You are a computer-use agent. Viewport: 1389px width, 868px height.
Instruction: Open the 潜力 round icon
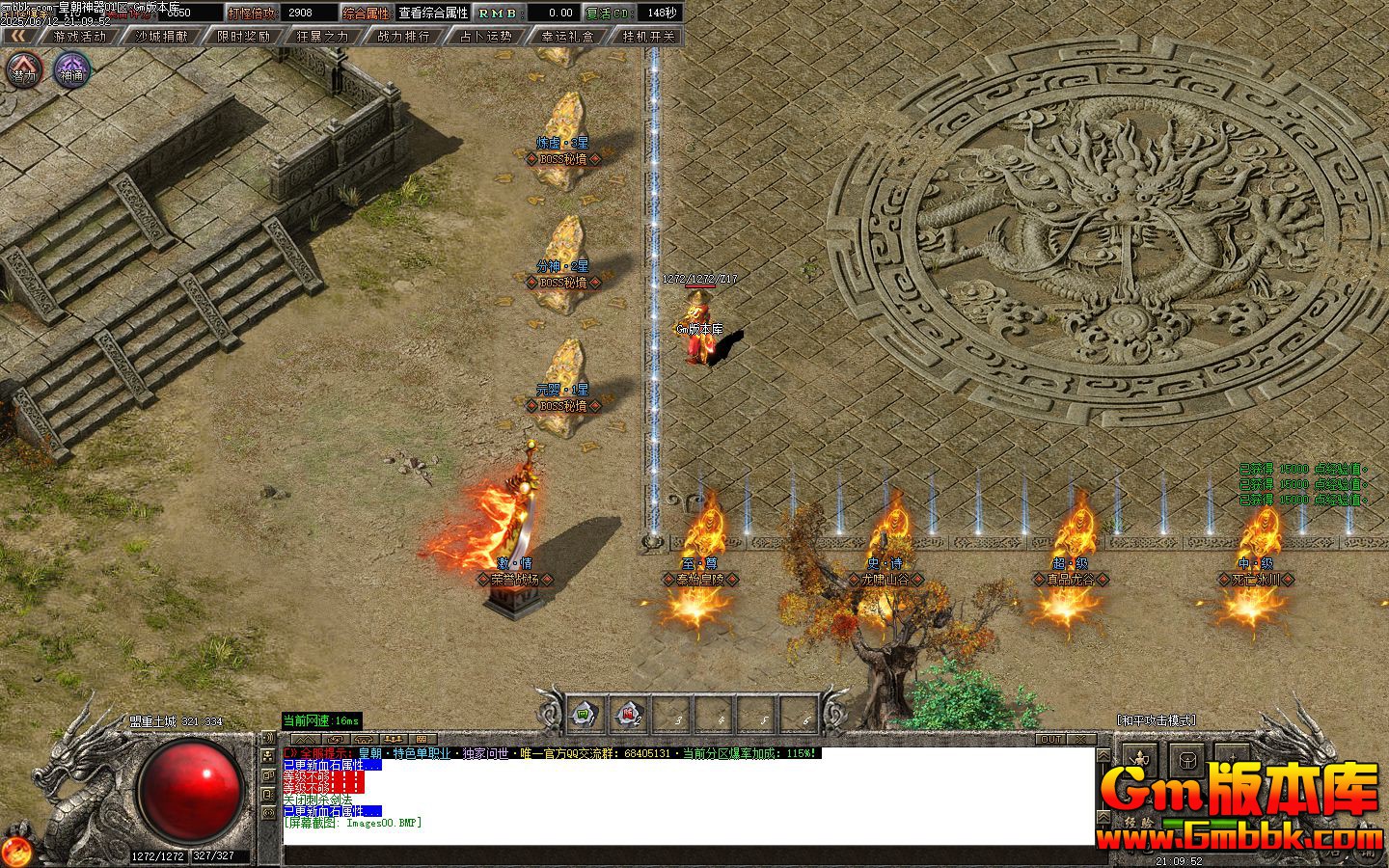[x=24, y=70]
